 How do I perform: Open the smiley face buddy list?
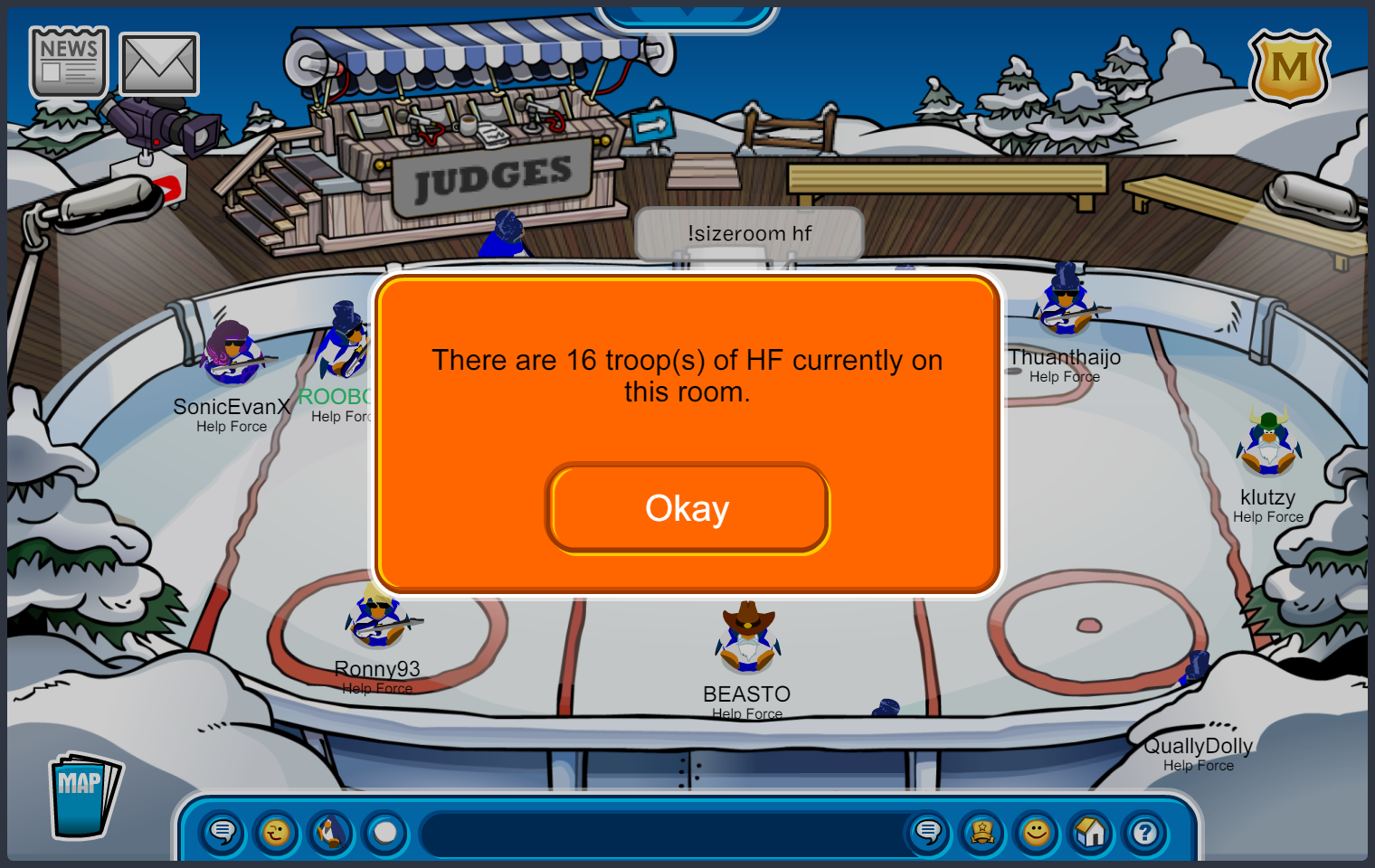1037,832
